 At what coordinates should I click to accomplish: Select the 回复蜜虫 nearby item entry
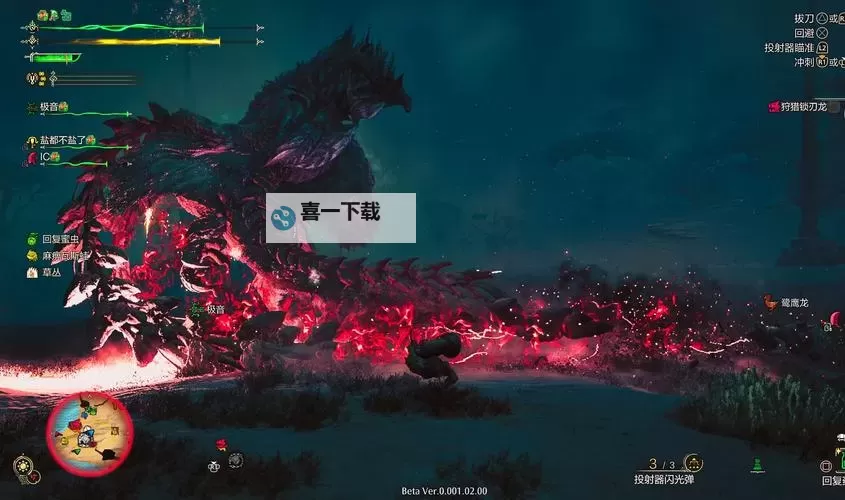60,239
